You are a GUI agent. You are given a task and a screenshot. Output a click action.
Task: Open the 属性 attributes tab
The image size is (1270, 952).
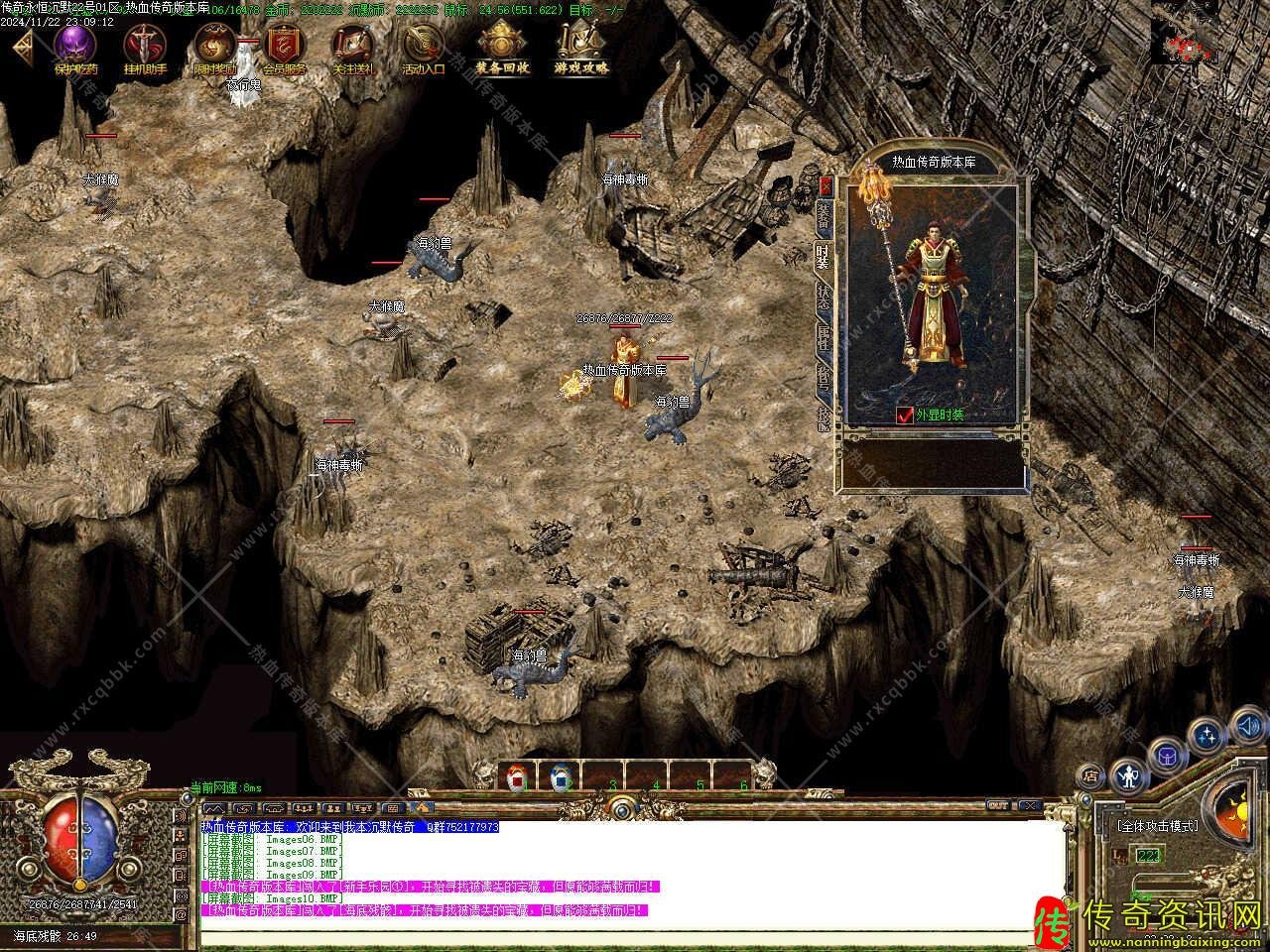click(824, 337)
